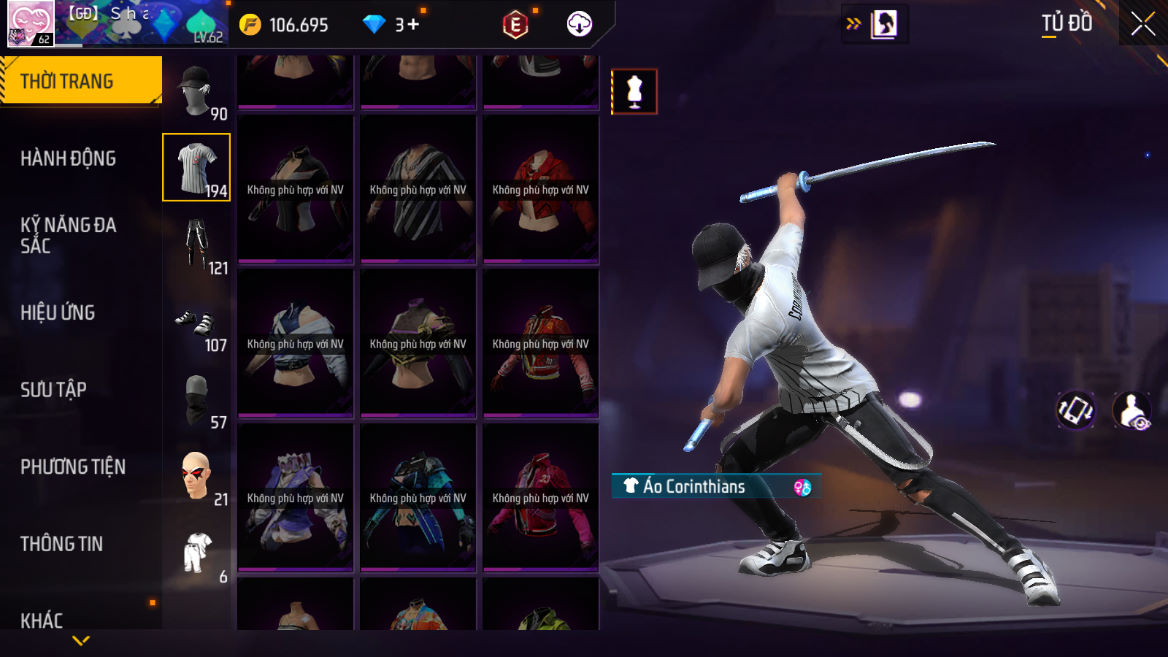
Task: Open the black pants subcategory
Action: click(196, 245)
